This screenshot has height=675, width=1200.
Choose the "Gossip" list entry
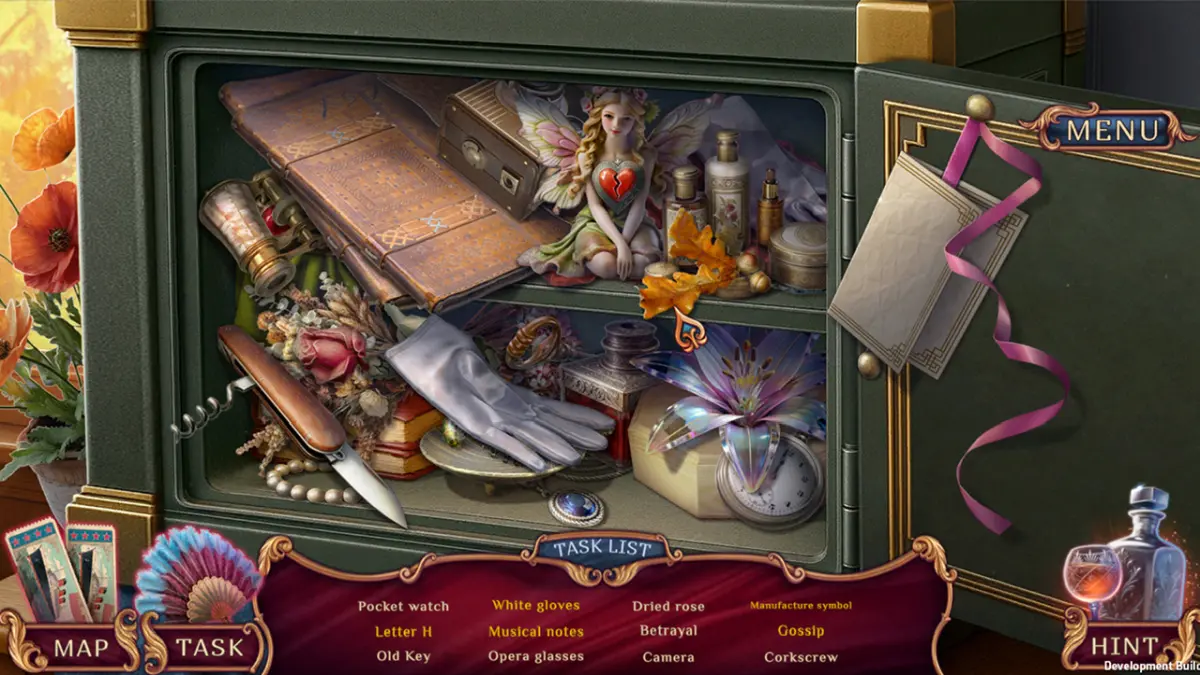click(801, 632)
